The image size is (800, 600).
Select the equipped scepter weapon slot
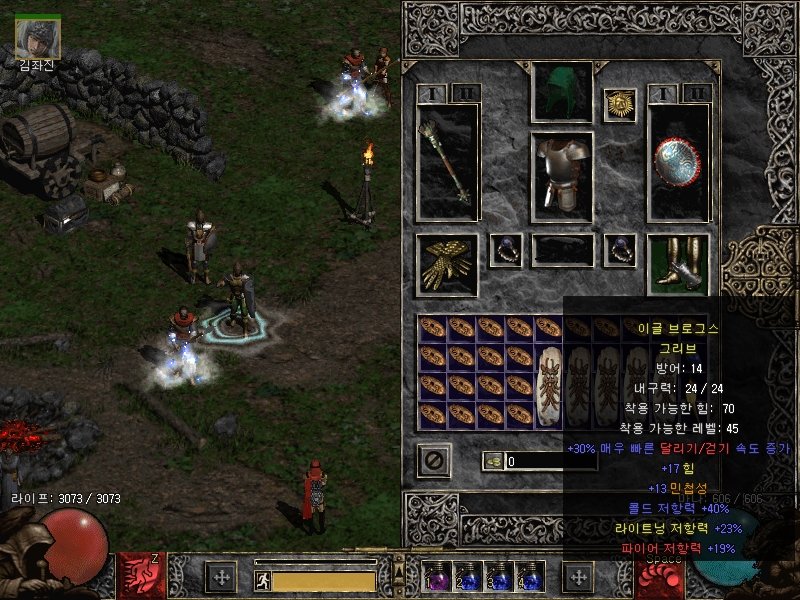[x=447, y=162]
